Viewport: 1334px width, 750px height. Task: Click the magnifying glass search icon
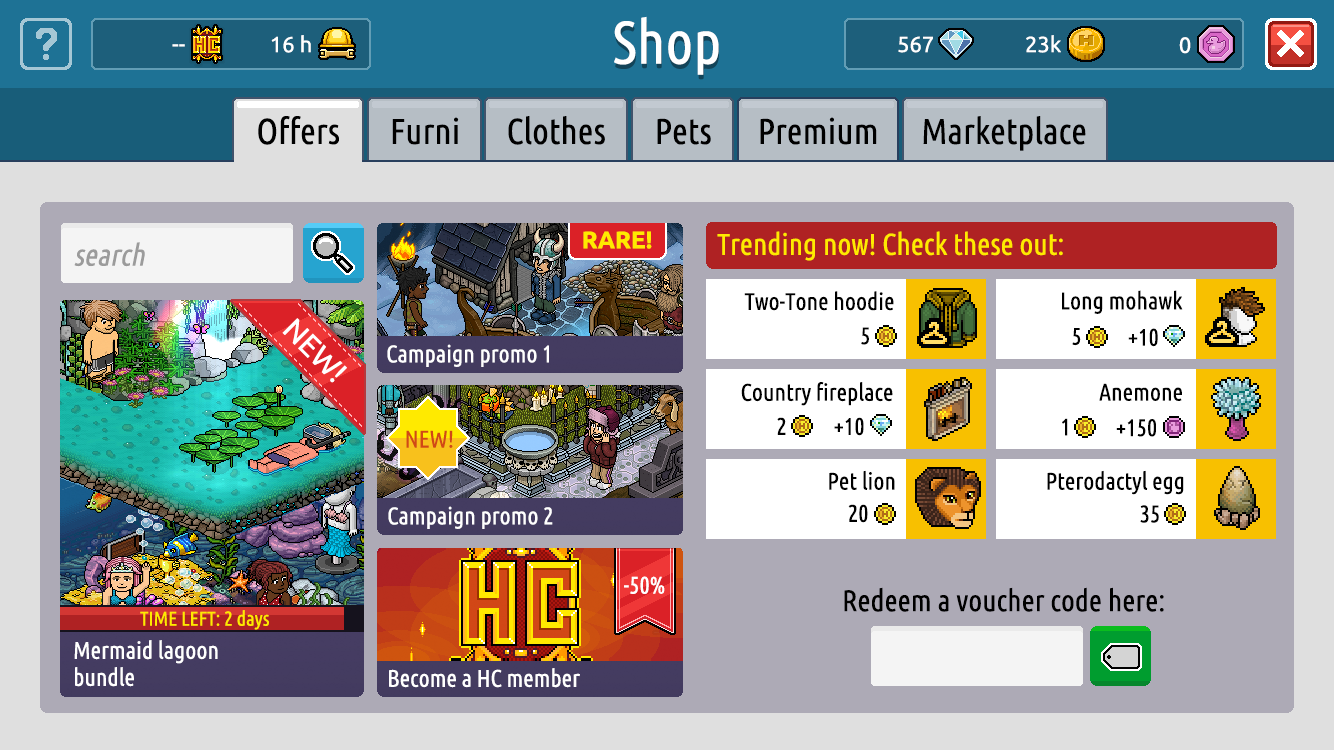[332, 253]
